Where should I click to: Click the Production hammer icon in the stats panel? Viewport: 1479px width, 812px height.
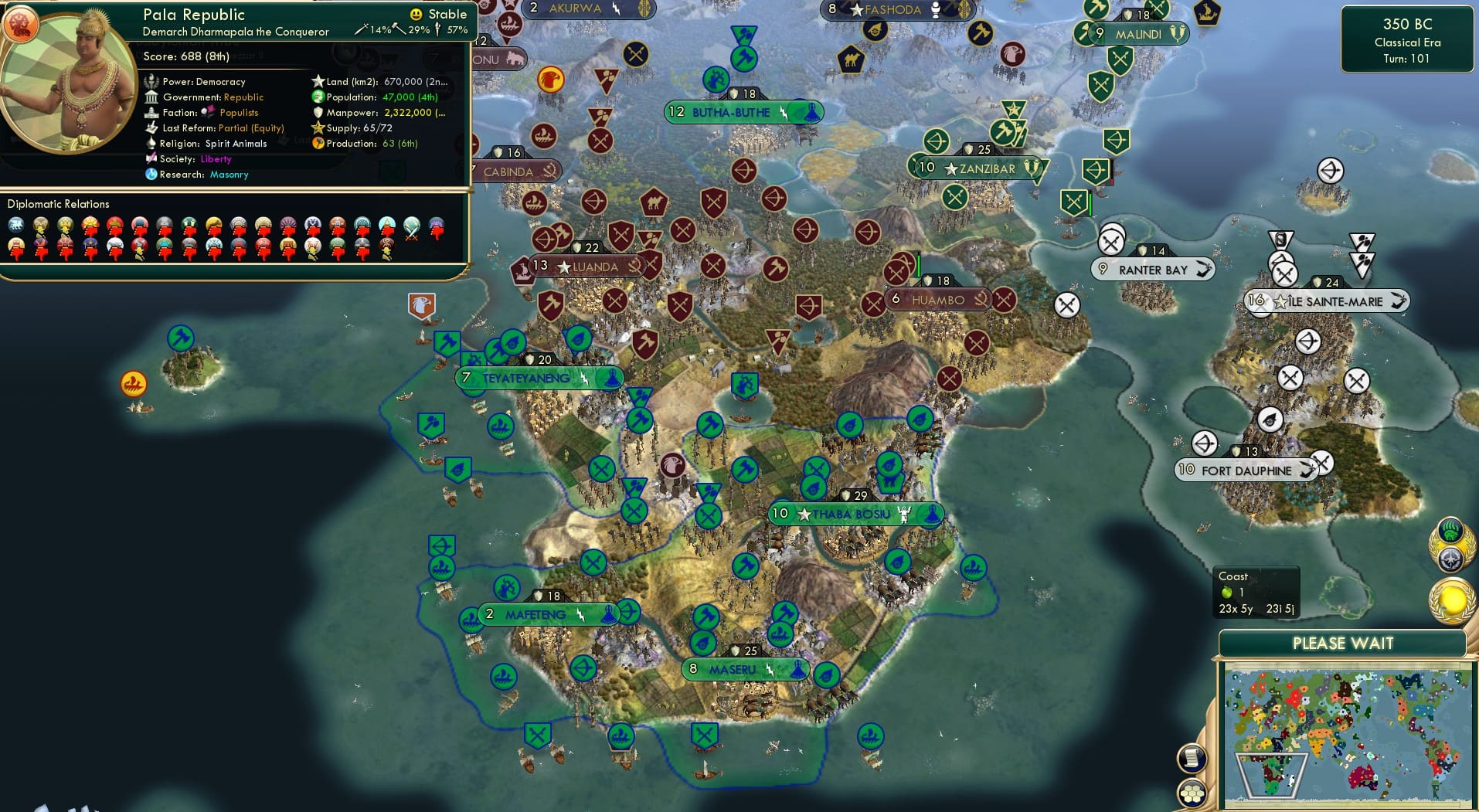click(x=318, y=144)
